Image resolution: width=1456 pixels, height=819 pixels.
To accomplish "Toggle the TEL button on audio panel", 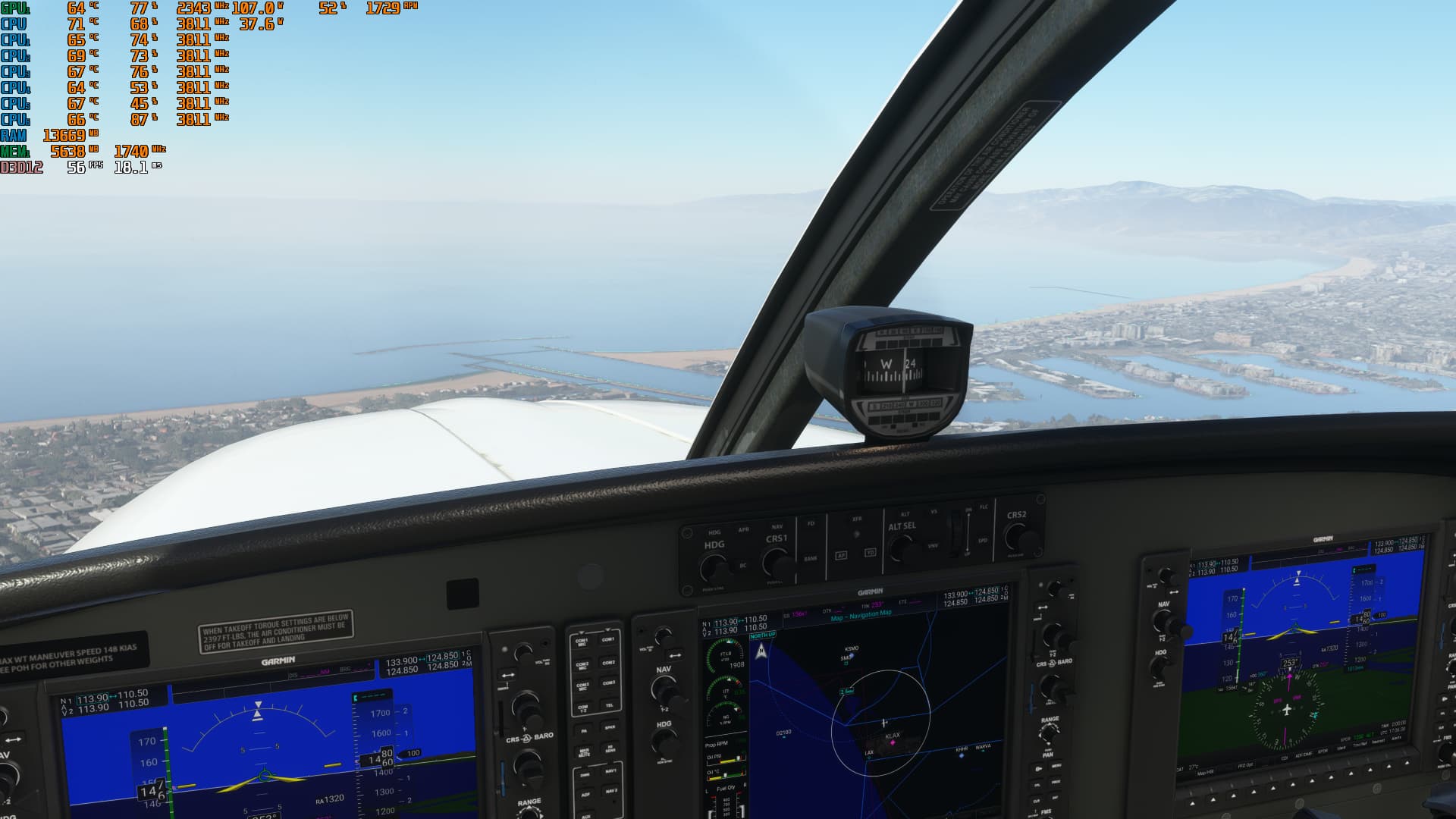I will point(609,706).
